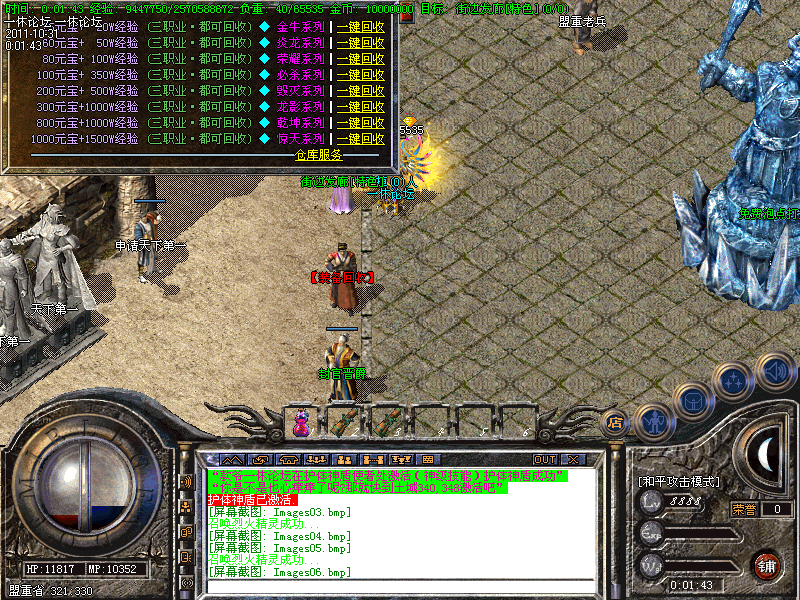Viewport: 800px width, 600px height.
Task: Open the 仓库服务 warehouse service link
Action: (x=318, y=155)
